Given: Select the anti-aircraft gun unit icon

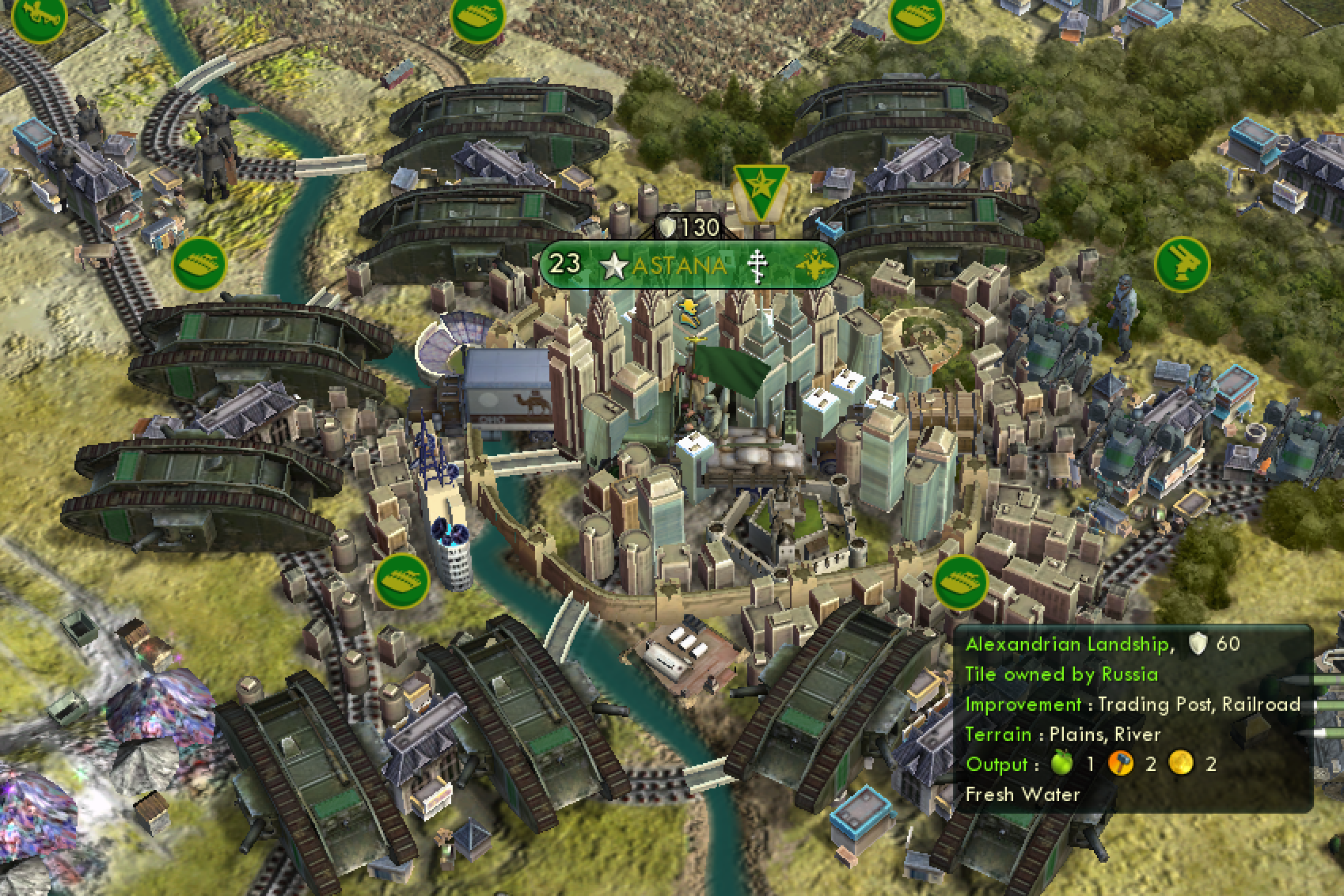Looking at the screenshot, I should click(x=1182, y=264).
